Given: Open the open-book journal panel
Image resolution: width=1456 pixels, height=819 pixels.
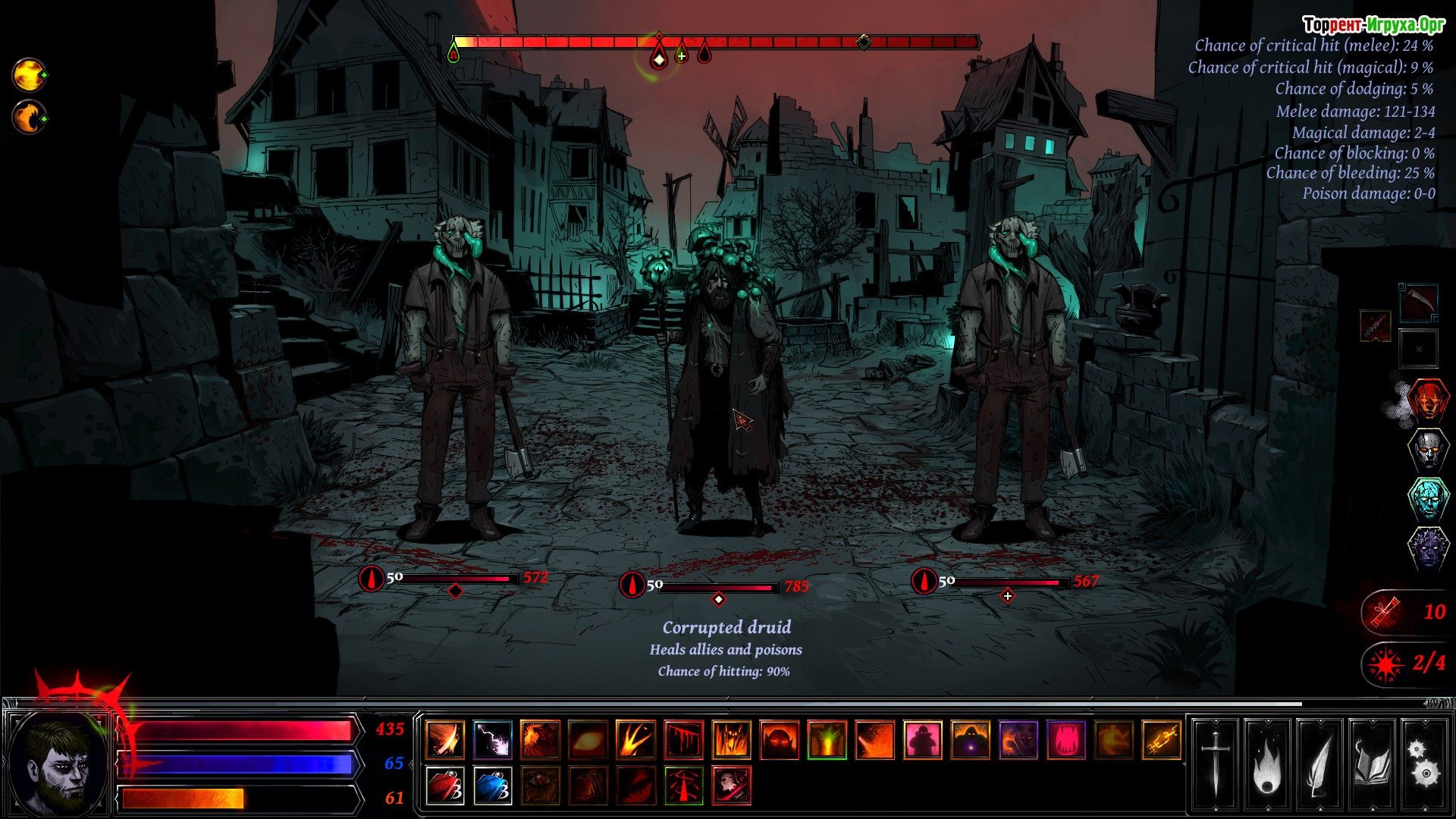Looking at the screenshot, I should coord(1372,764).
